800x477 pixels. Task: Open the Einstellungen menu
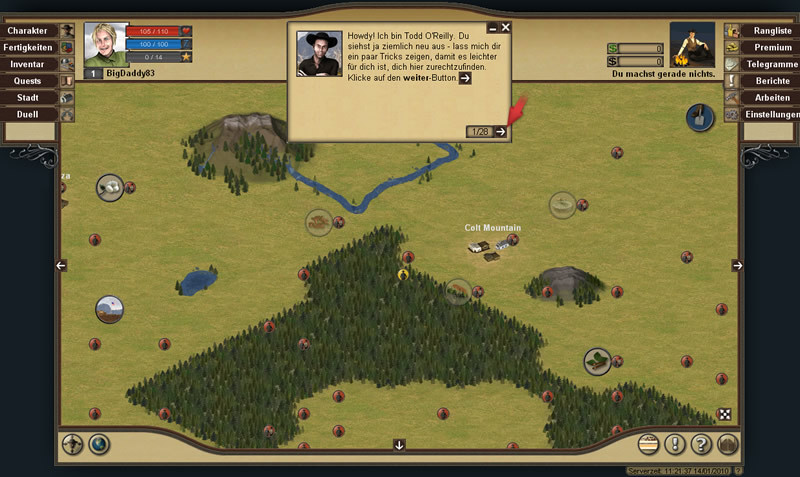tap(773, 114)
